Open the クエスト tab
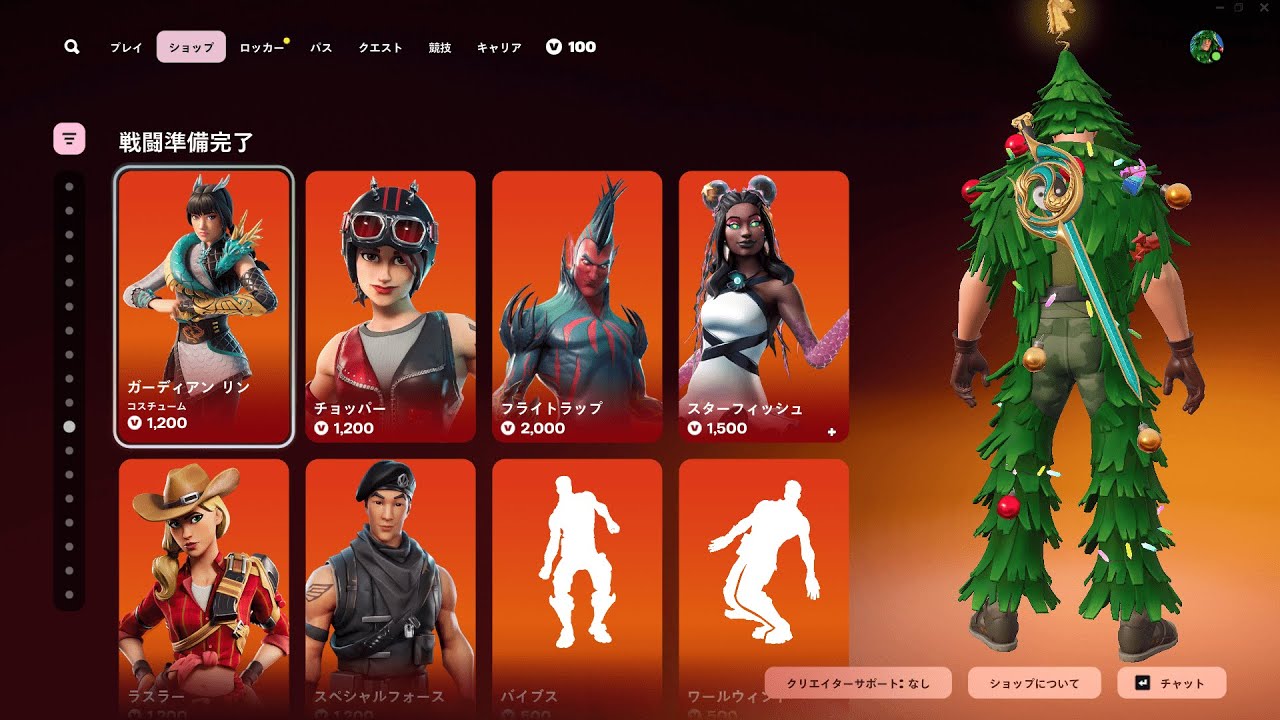Image resolution: width=1280 pixels, height=720 pixels. (x=381, y=47)
